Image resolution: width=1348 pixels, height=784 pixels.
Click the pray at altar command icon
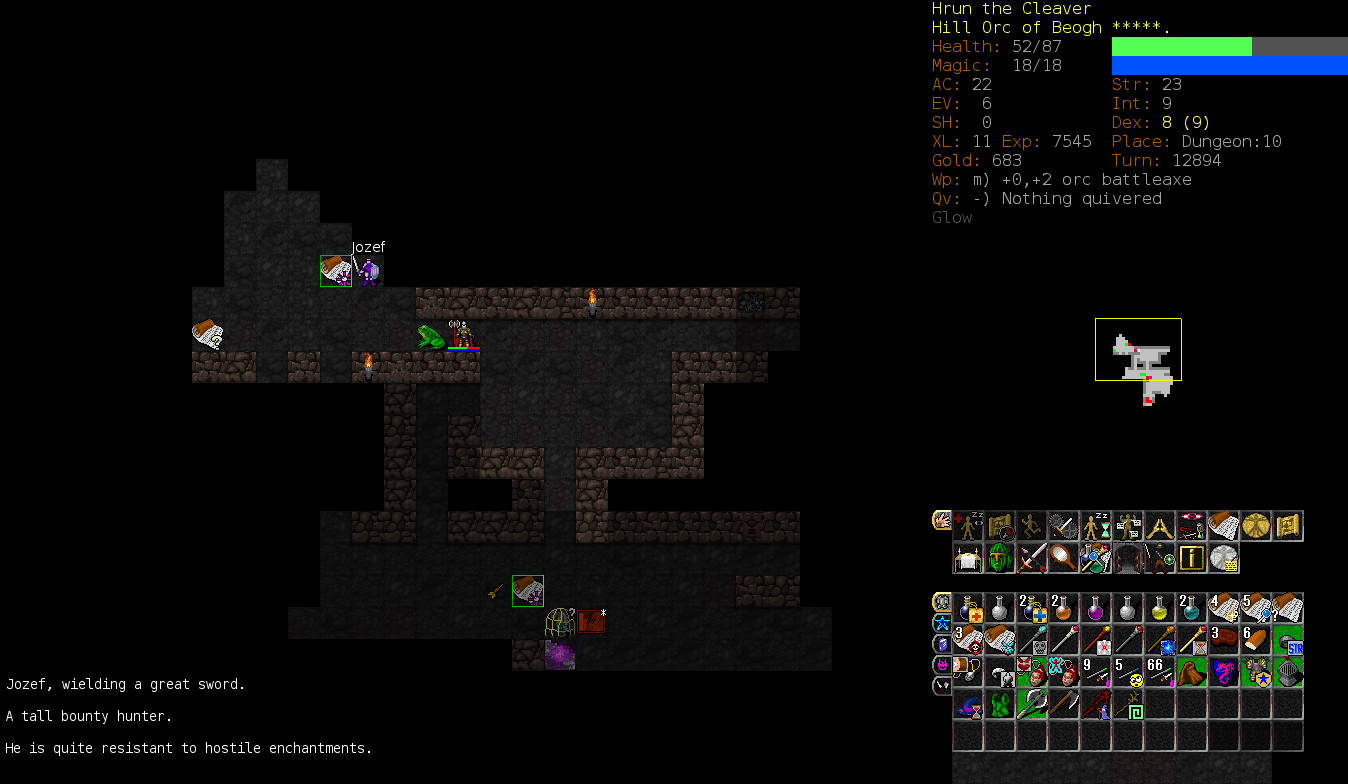pos(968,558)
